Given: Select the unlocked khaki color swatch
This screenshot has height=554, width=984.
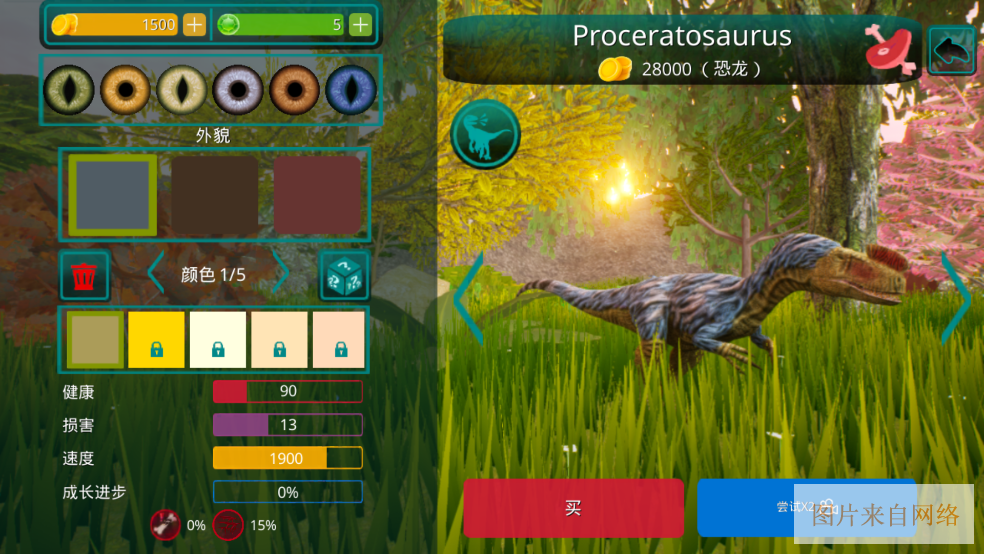Looking at the screenshot, I should (x=95, y=339).
